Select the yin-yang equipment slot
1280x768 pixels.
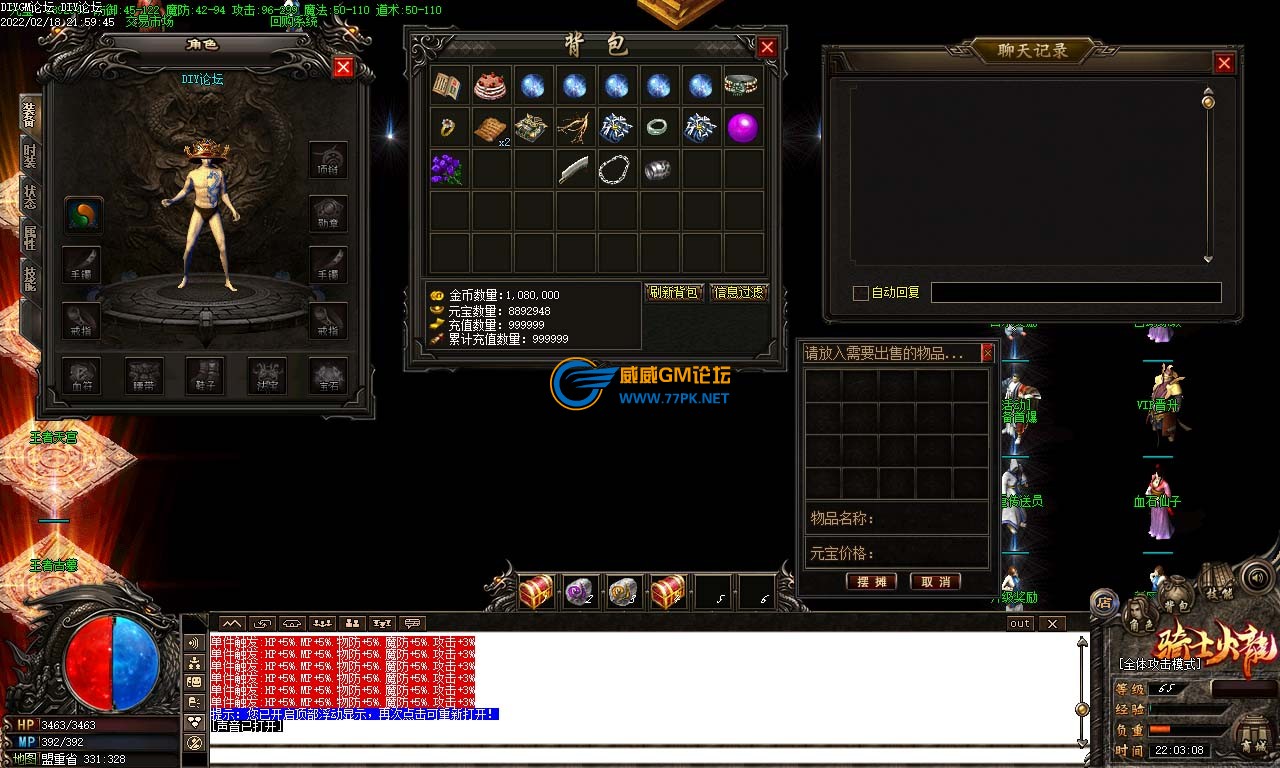[84, 214]
